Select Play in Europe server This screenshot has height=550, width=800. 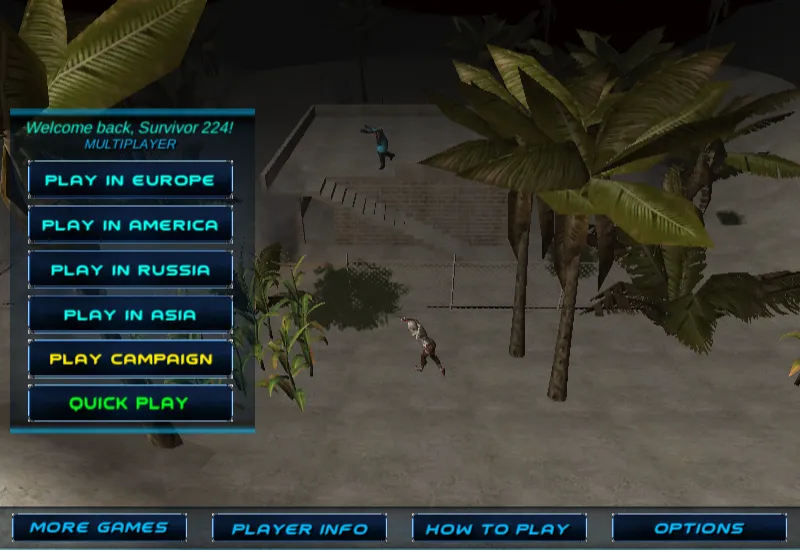pos(130,180)
